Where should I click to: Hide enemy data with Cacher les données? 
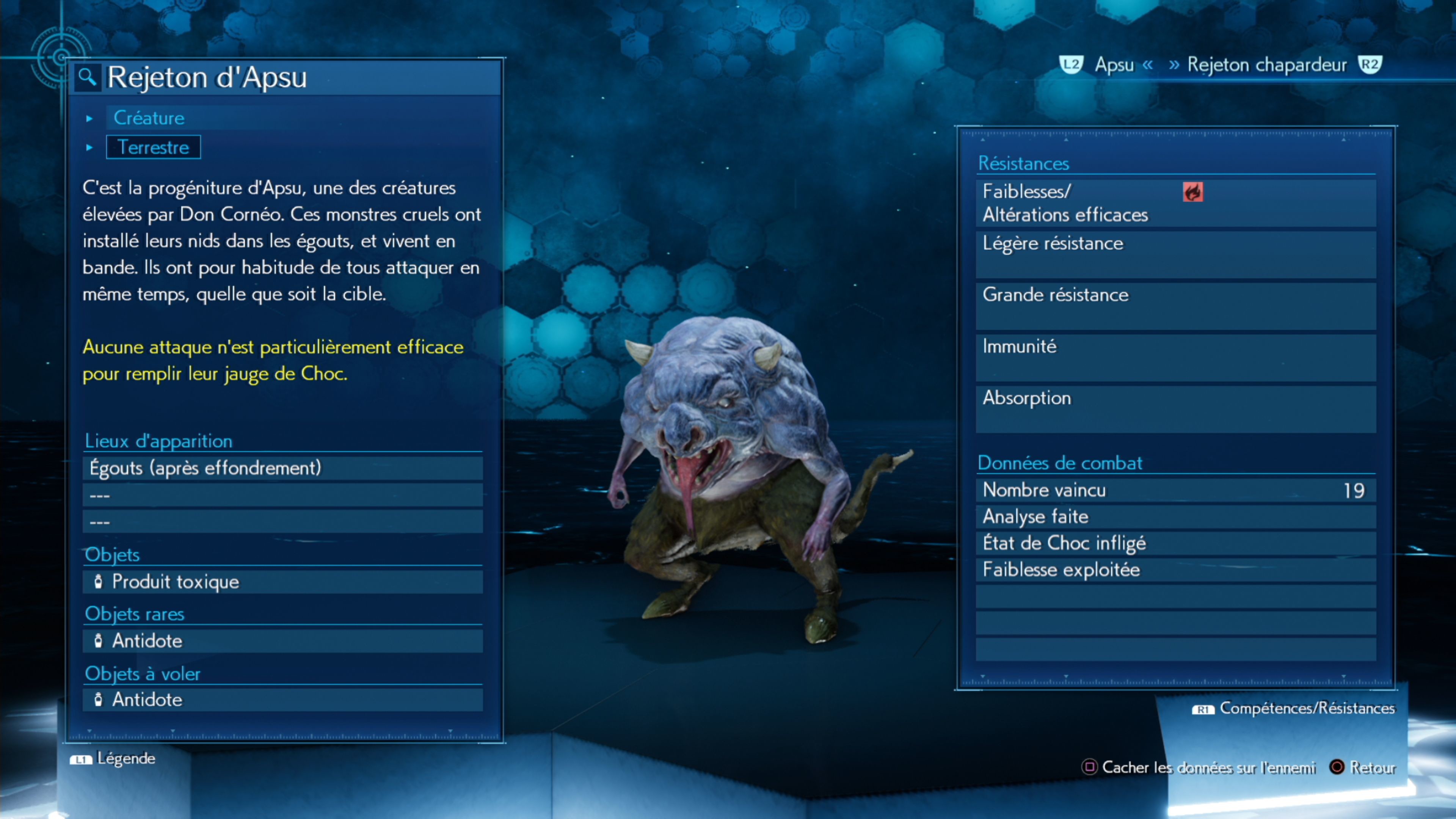(x=1198, y=767)
